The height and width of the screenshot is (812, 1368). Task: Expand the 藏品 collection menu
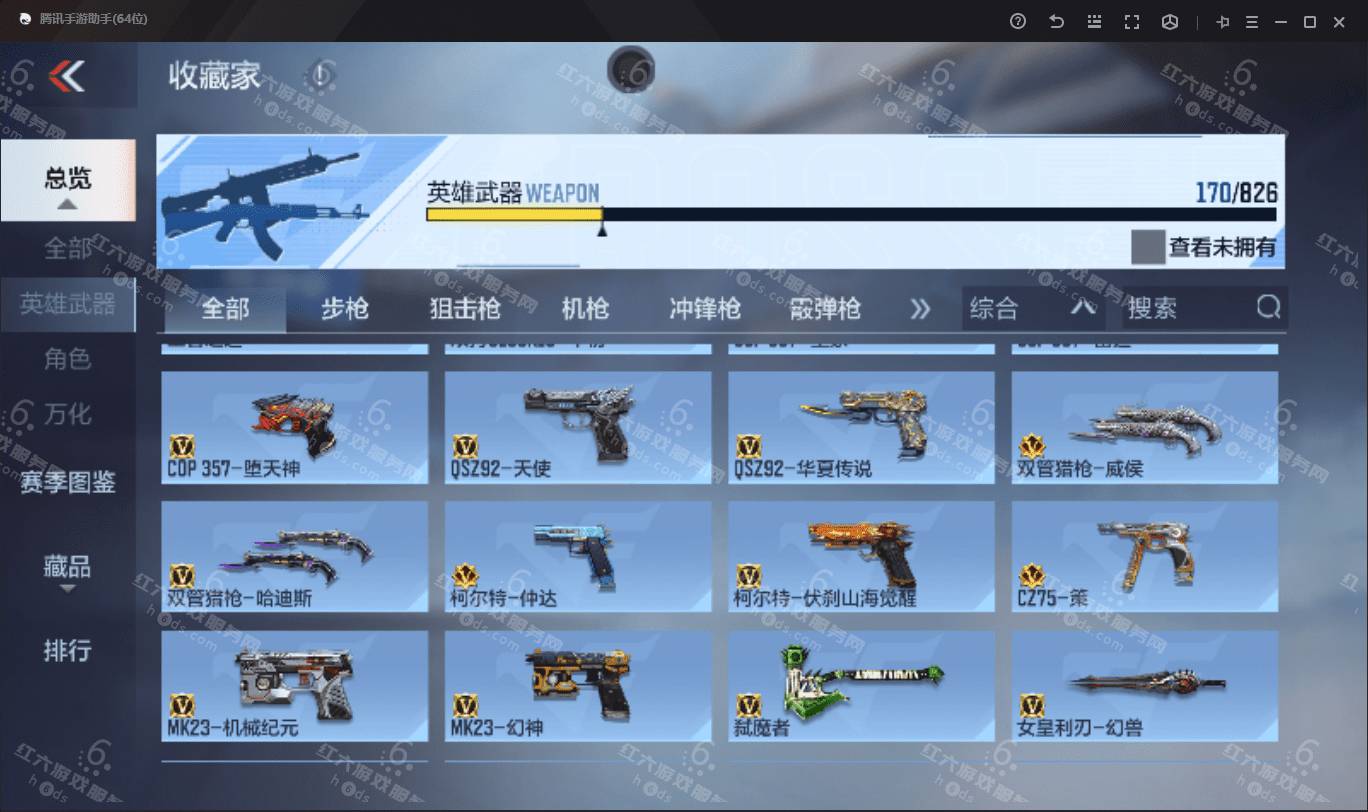(x=67, y=569)
